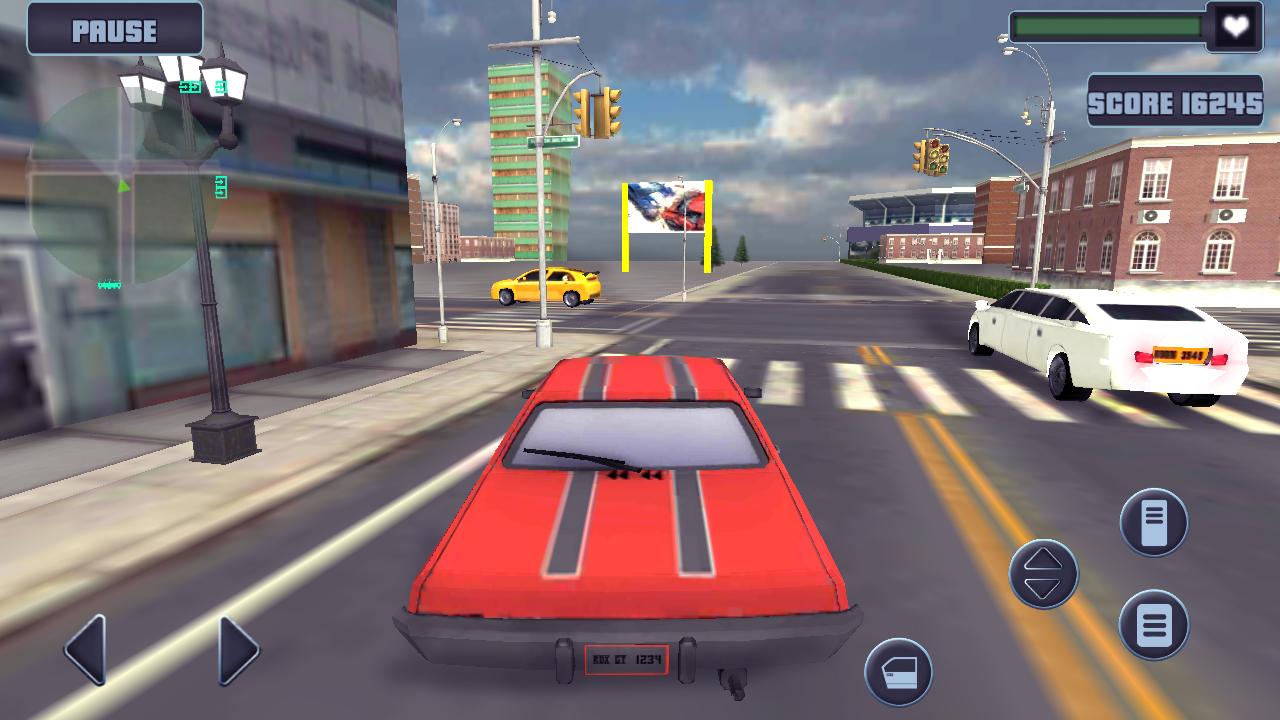Tap the heart icon by the health bar
Viewport: 1280px width, 720px height.
[1235, 28]
